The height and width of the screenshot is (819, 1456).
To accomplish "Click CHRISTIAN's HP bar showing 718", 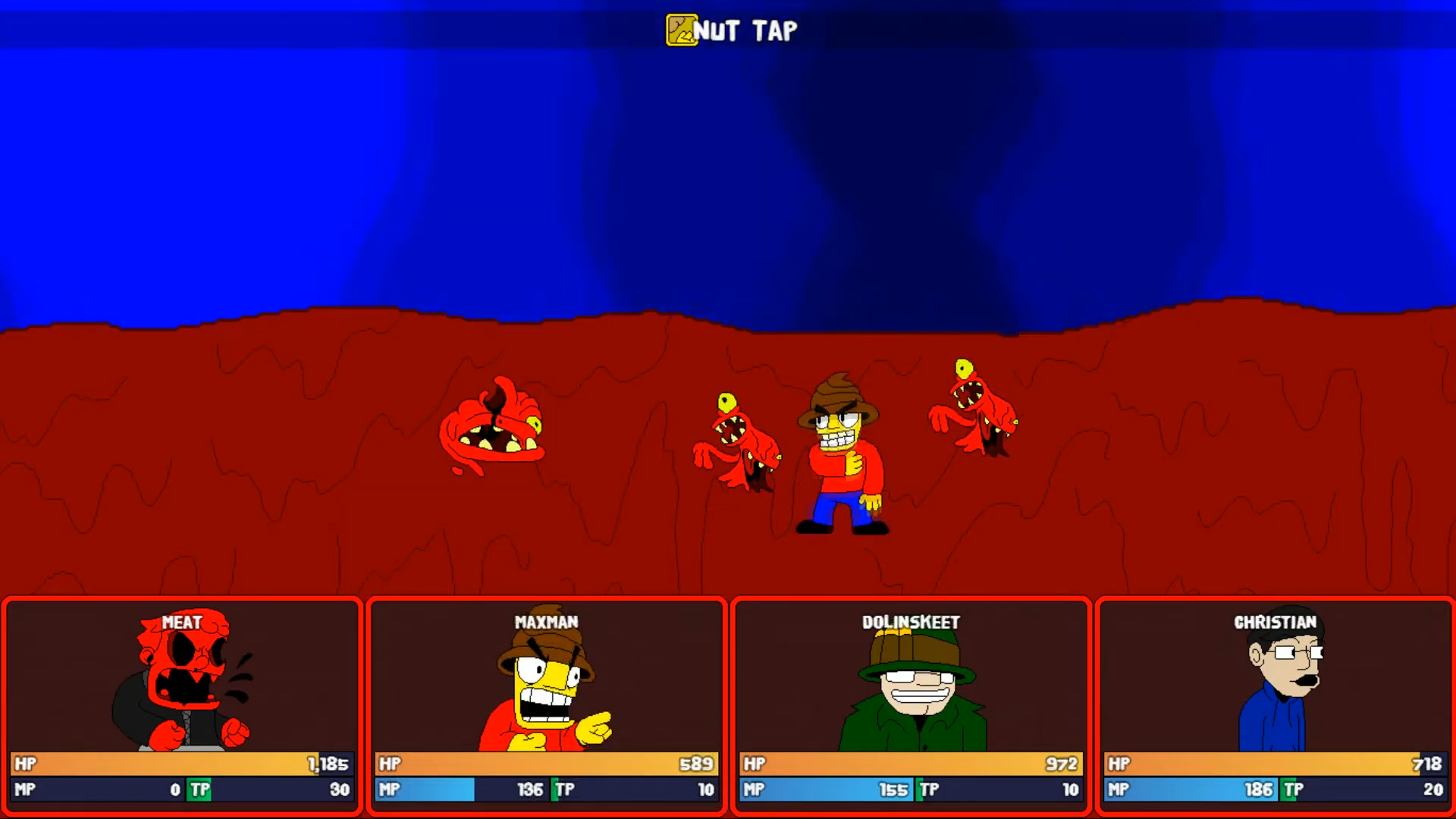I will tap(1274, 764).
